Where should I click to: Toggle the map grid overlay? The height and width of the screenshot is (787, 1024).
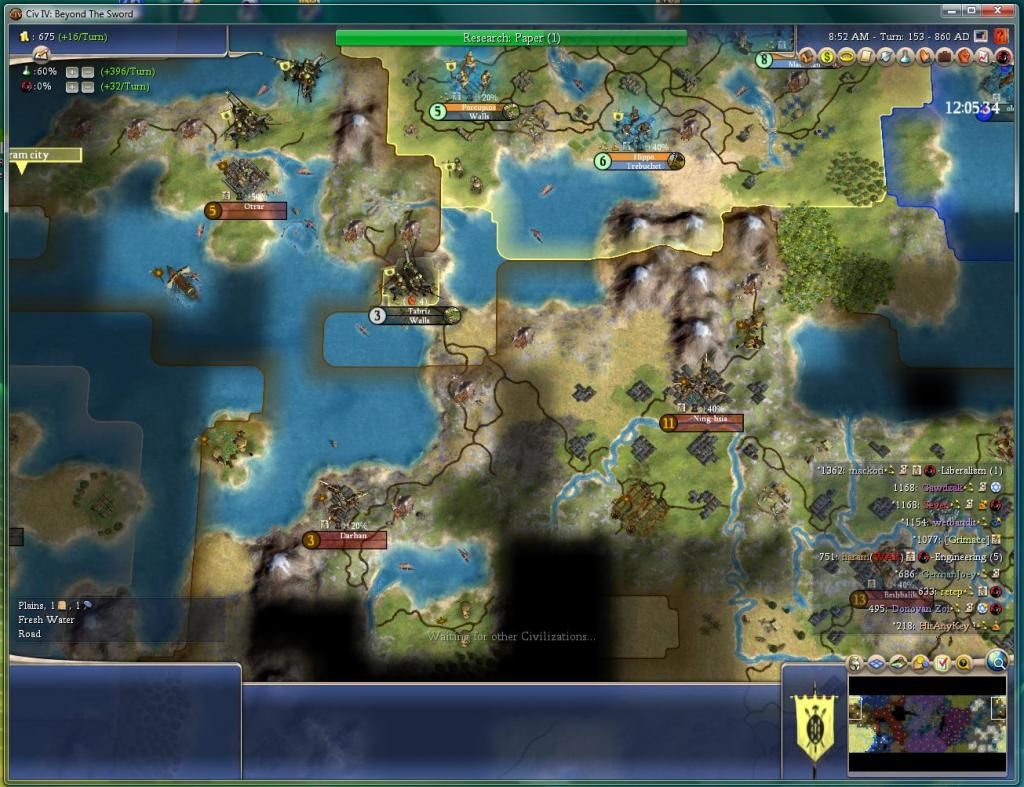click(x=877, y=663)
